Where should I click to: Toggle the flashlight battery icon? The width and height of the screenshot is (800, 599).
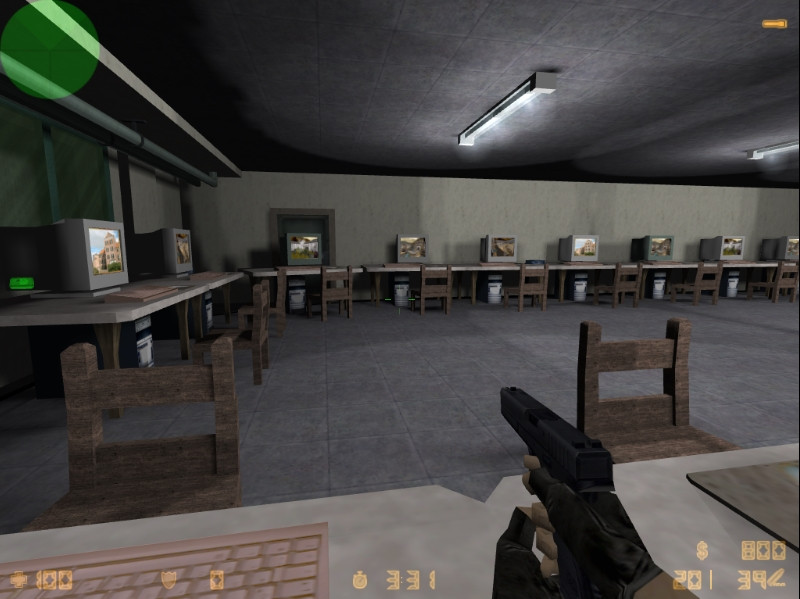click(774, 23)
